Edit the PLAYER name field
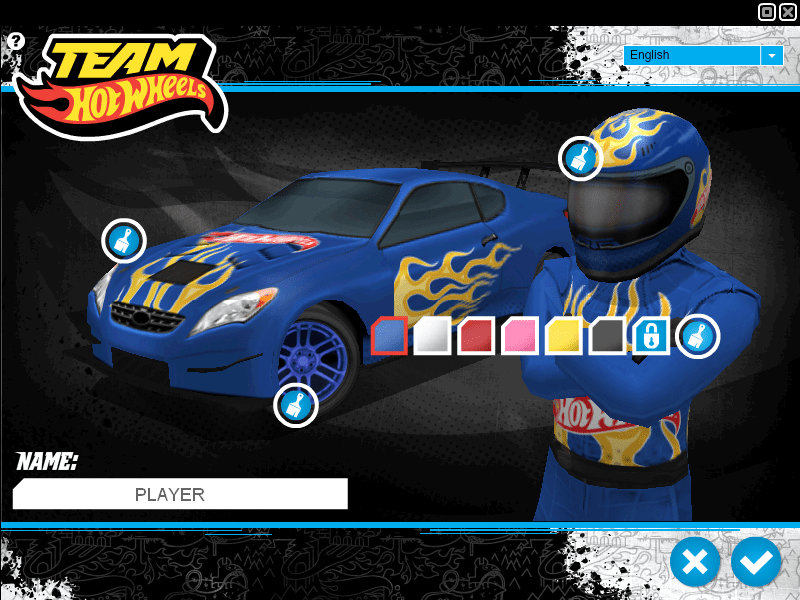The width and height of the screenshot is (800, 600). (x=180, y=494)
